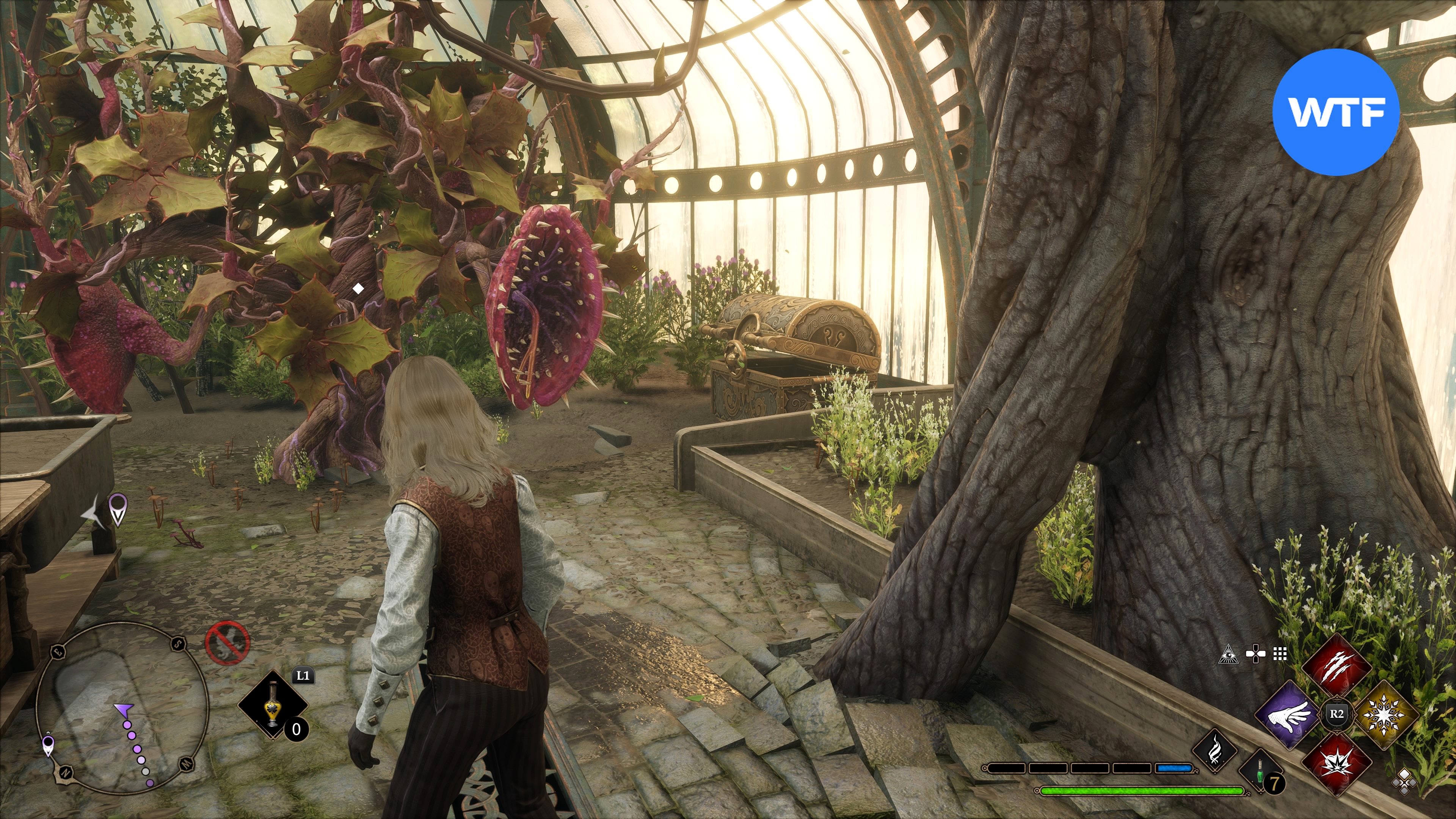Select the purple quest marker on minimap edge

[48, 745]
